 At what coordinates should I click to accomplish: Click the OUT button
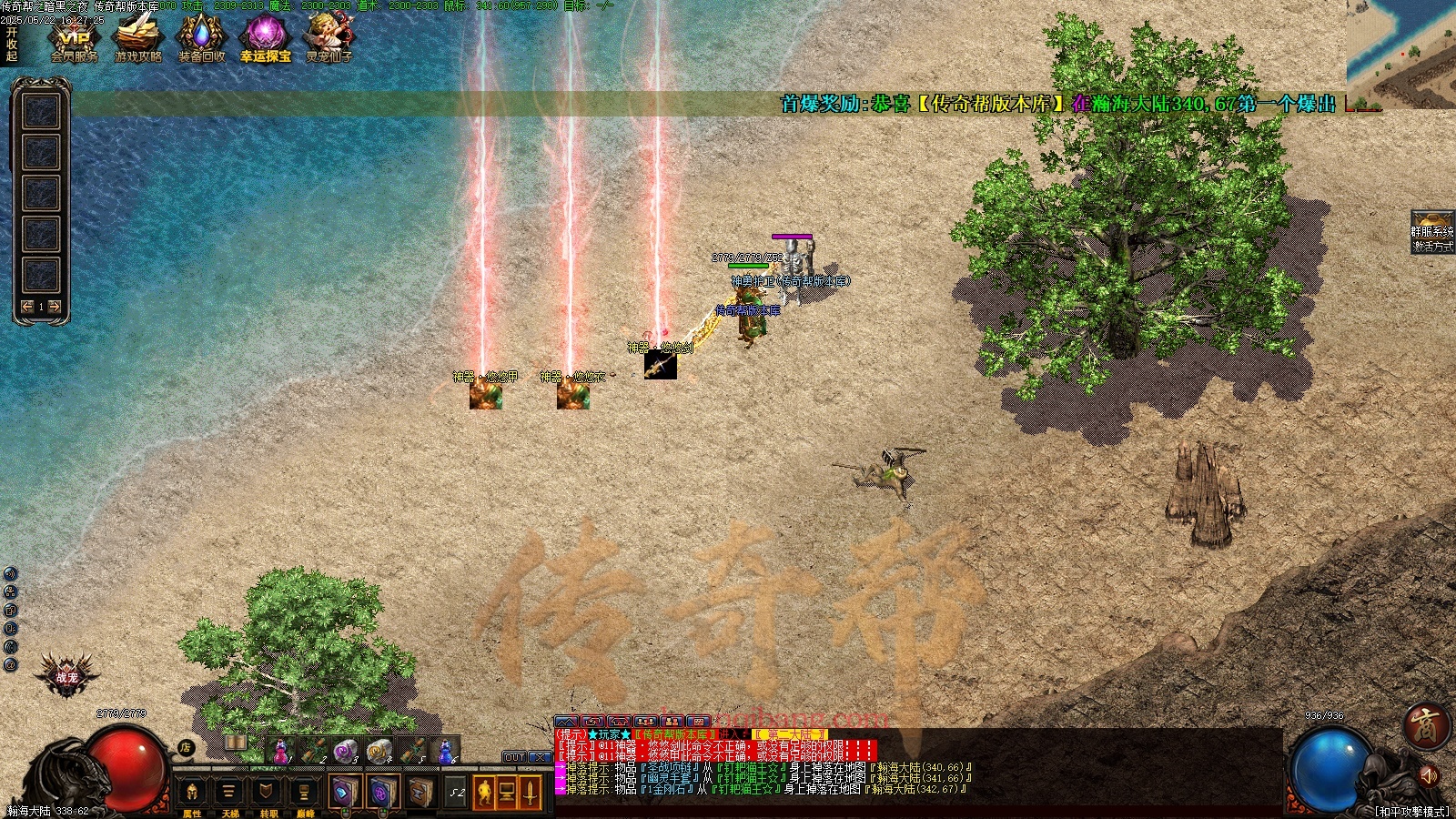(514, 757)
